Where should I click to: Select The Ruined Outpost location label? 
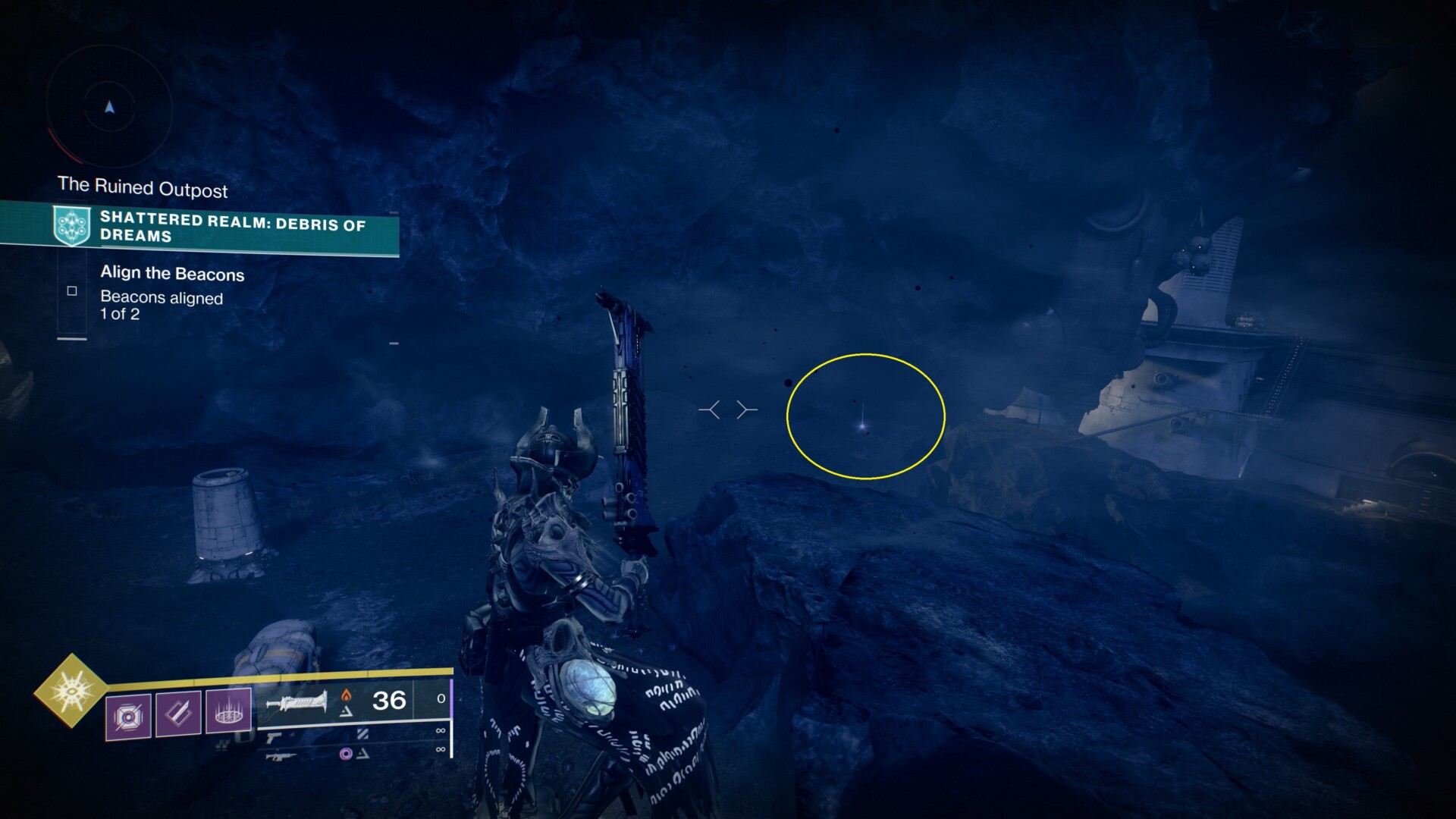pos(144,189)
